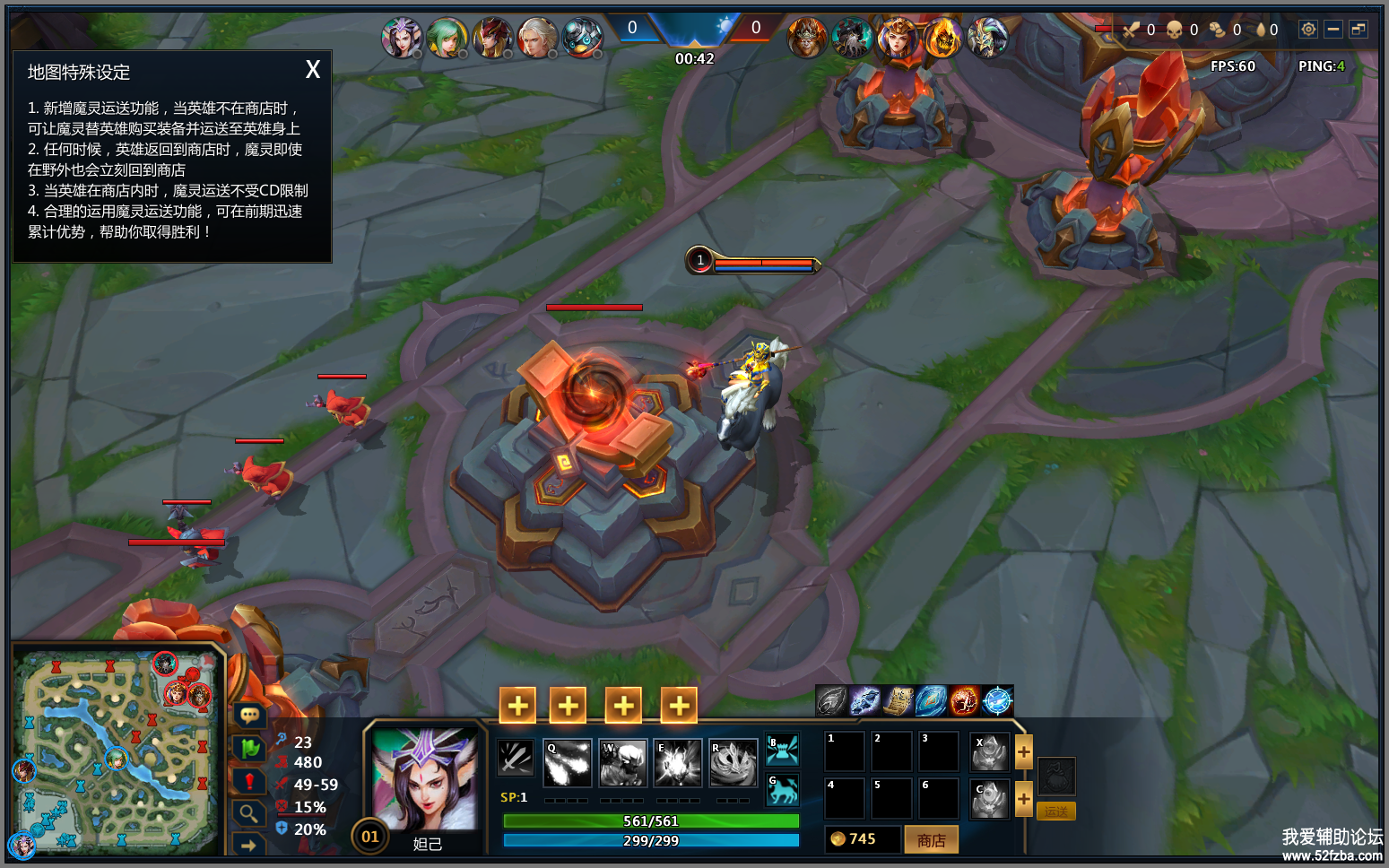Send the red exclamation alert ping
The width and height of the screenshot is (1389, 868).
coord(249,781)
